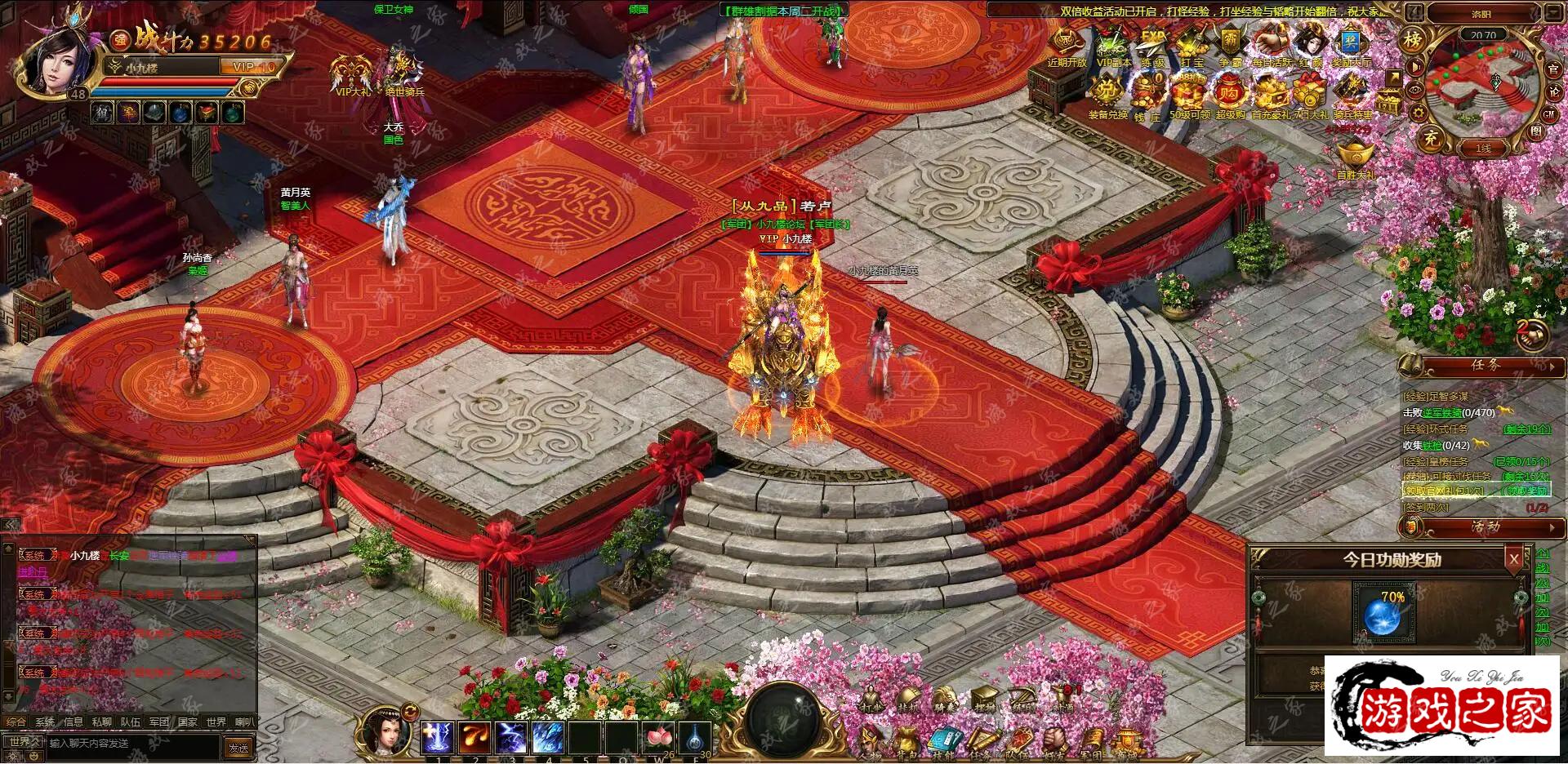
Task: Switch chat to the 私聊 tab
Action: tap(101, 722)
